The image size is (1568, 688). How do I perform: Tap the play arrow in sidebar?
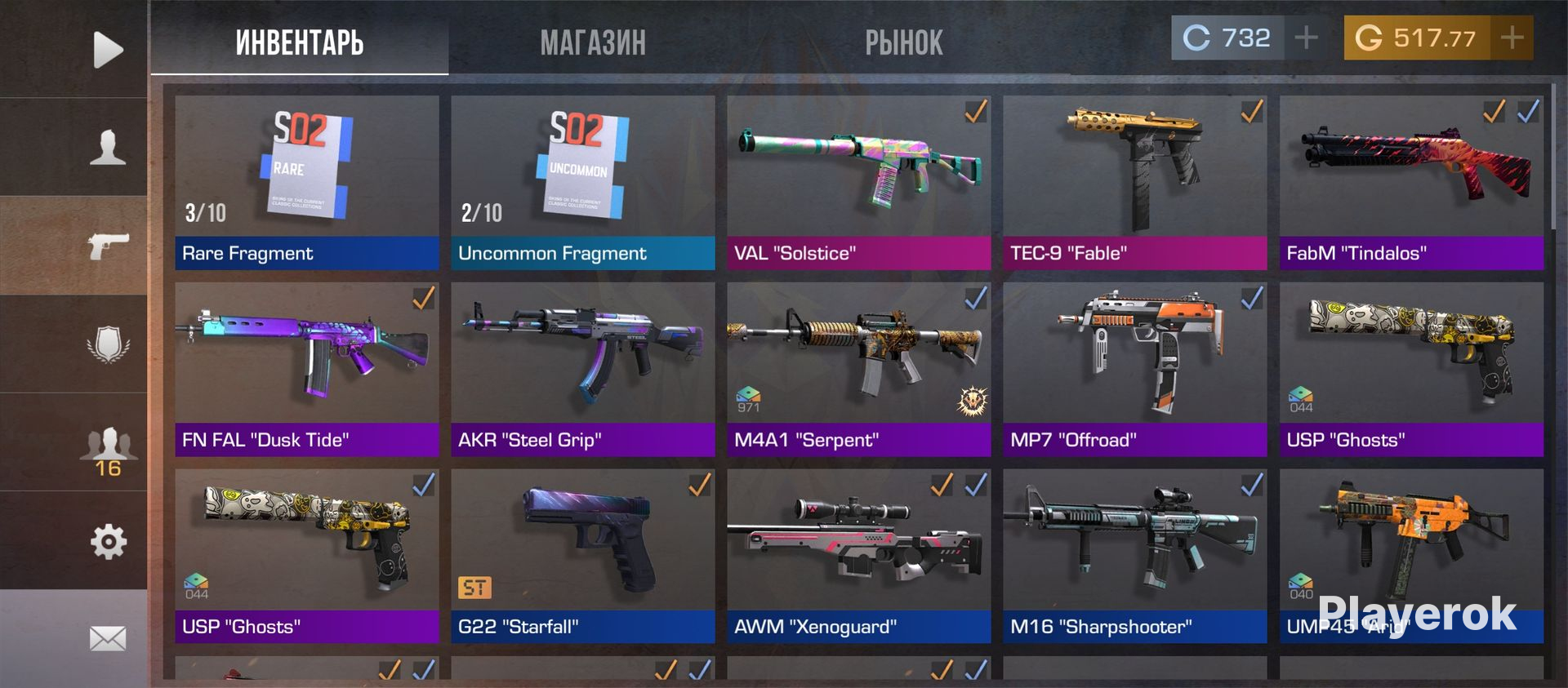(x=108, y=50)
